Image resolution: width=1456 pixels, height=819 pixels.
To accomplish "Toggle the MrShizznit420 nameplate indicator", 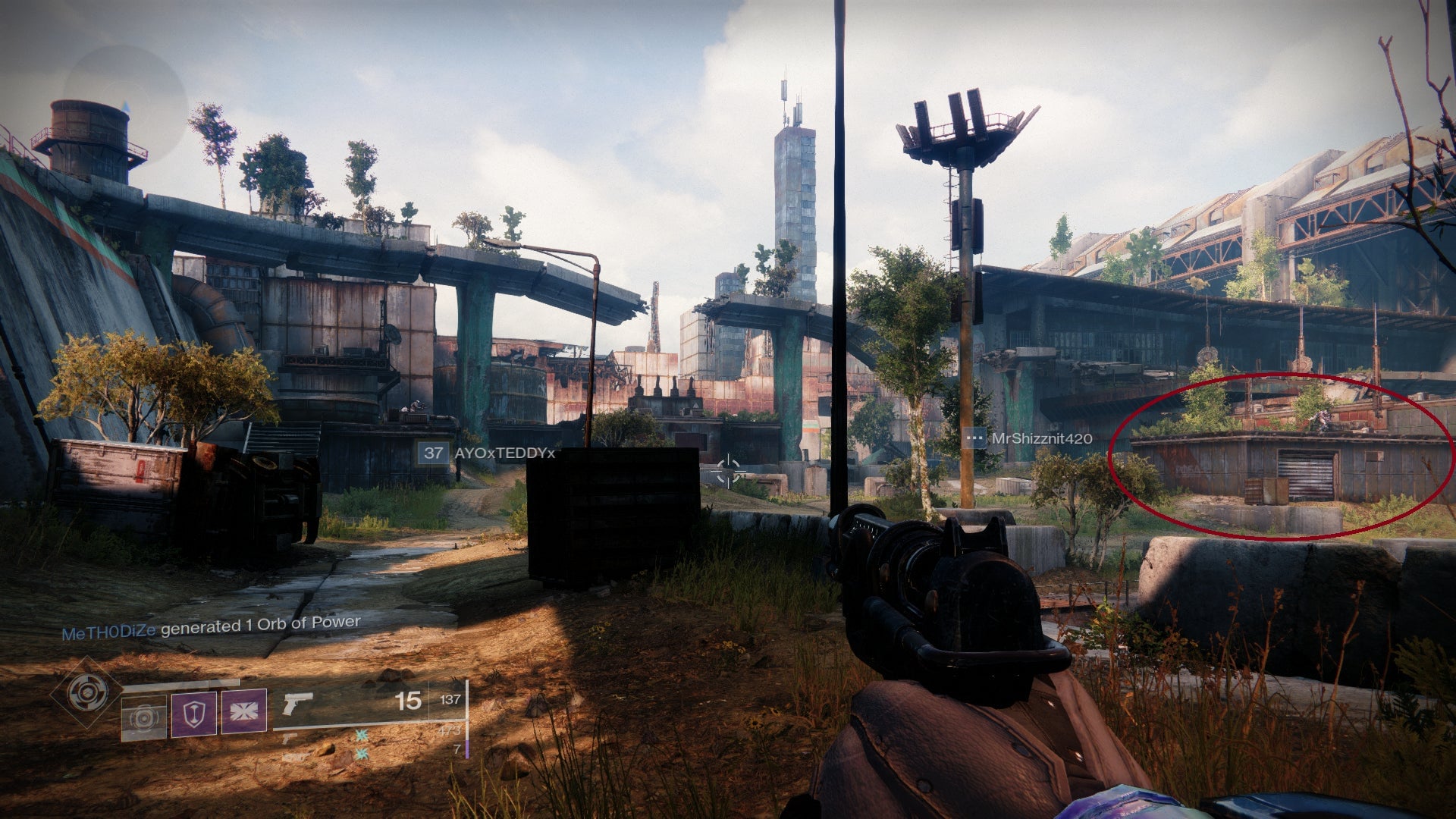I will click(973, 438).
